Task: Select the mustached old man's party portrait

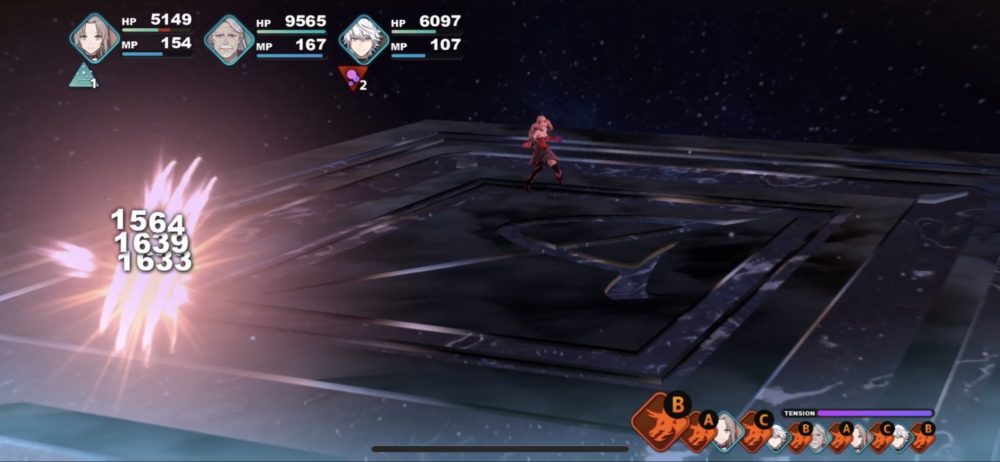Action: click(229, 39)
